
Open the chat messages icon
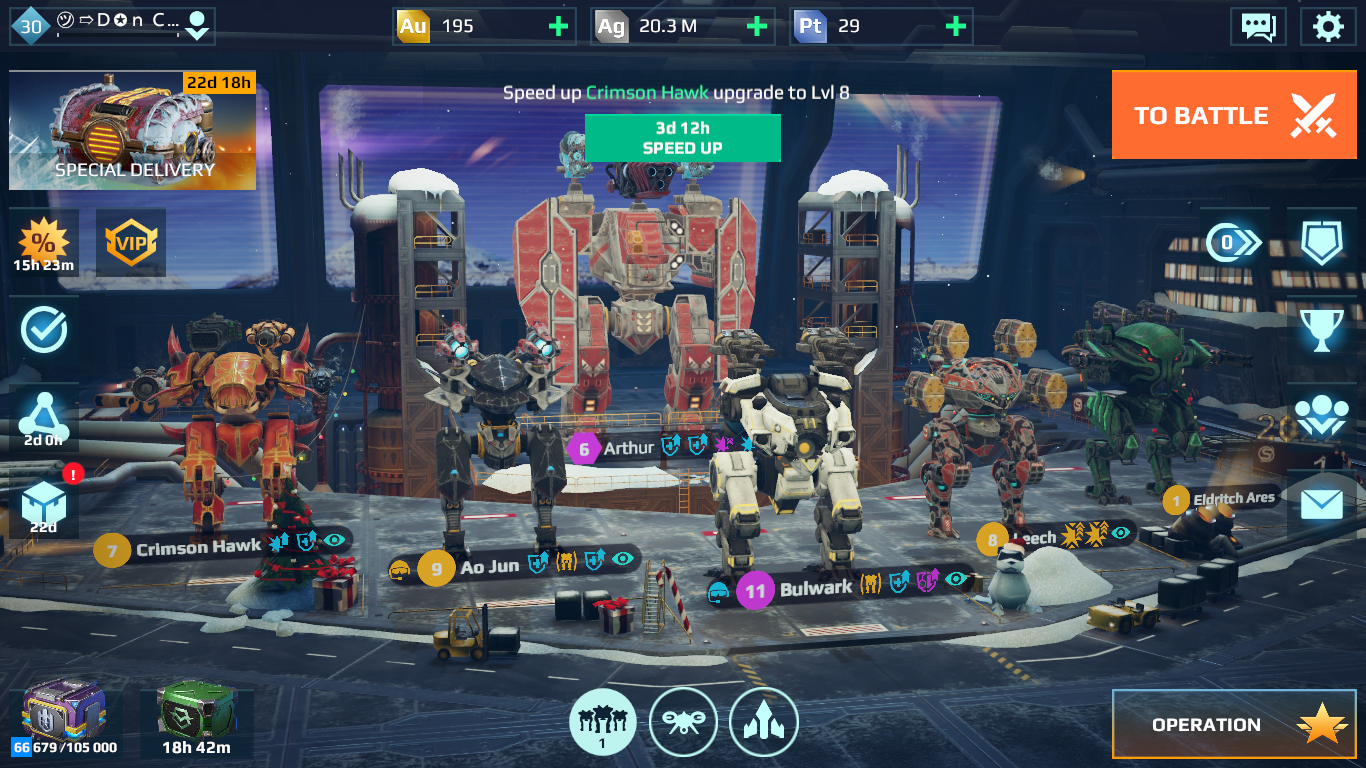(x=1258, y=26)
